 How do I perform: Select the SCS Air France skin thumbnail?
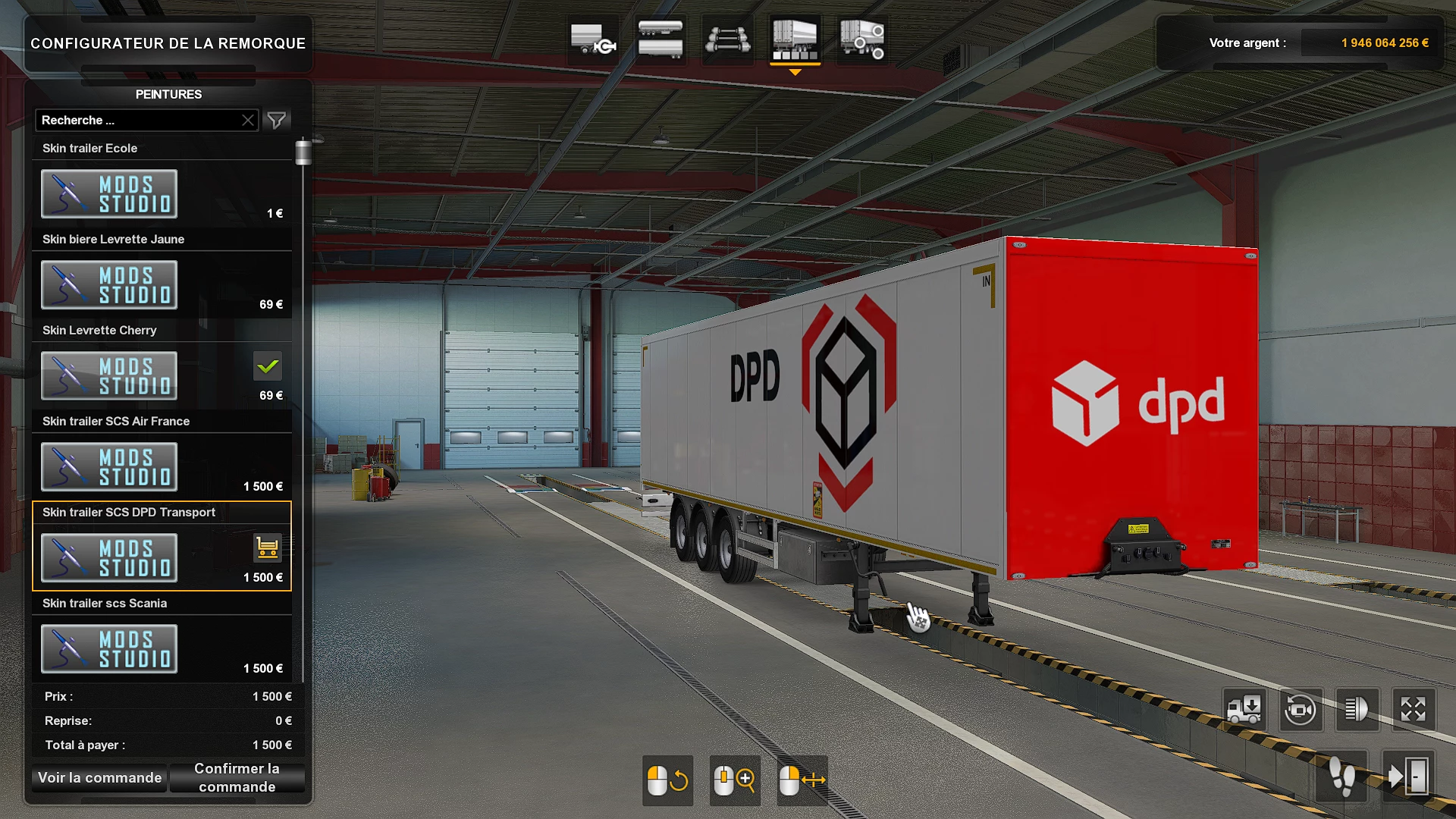(x=108, y=466)
